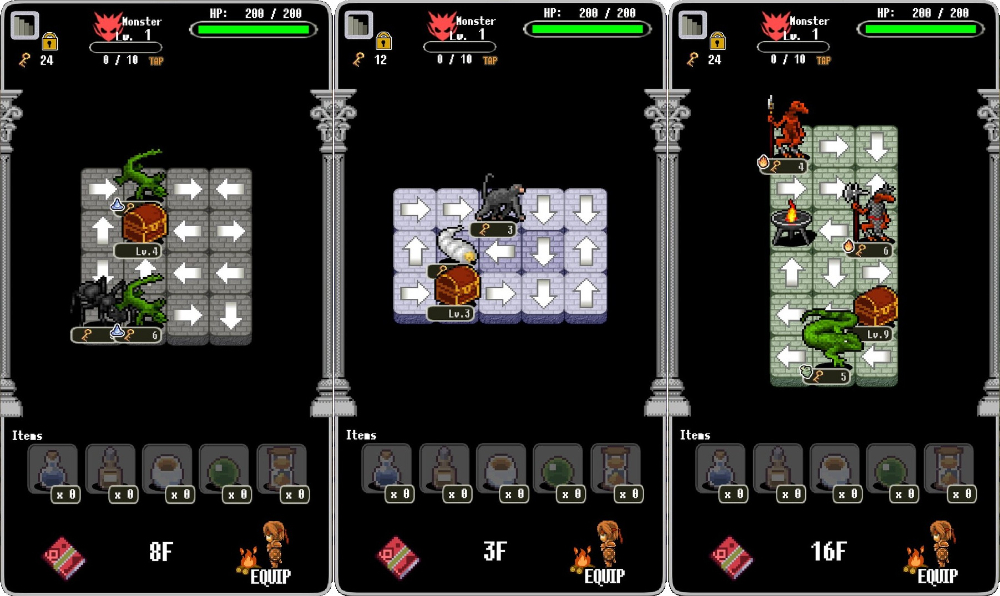Click the stairs icon on the 16F screen
The image size is (1000, 596).
(x=694, y=25)
